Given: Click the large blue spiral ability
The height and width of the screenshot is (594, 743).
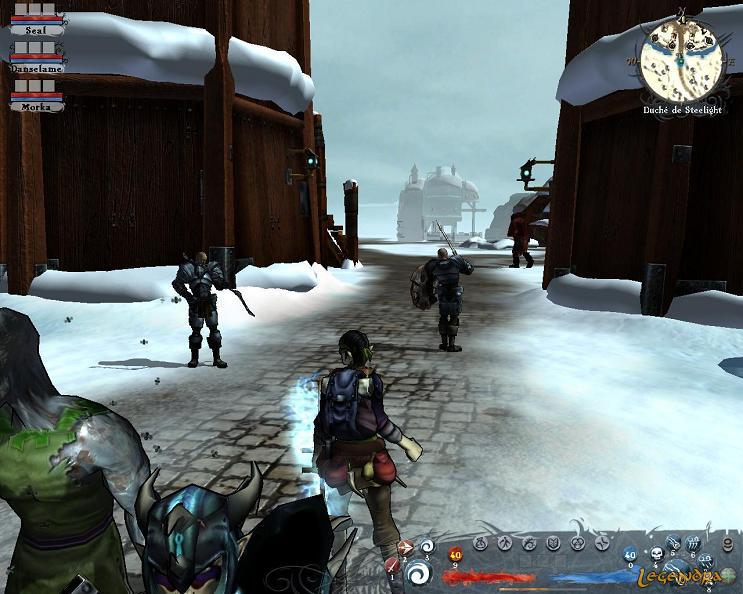Looking at the screenshot, I should click(418, 573).
